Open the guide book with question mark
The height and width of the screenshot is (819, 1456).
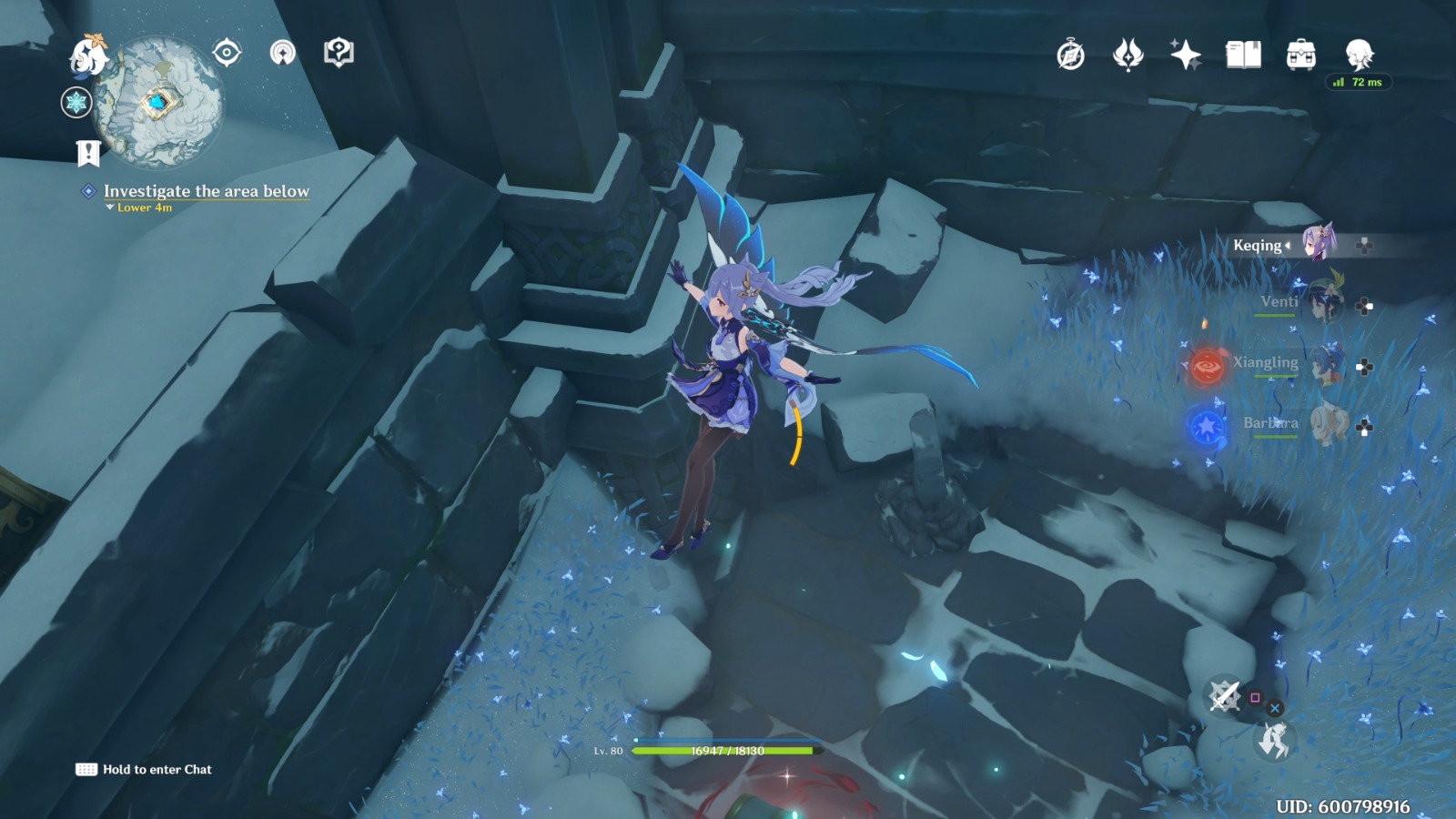[338, 52]
